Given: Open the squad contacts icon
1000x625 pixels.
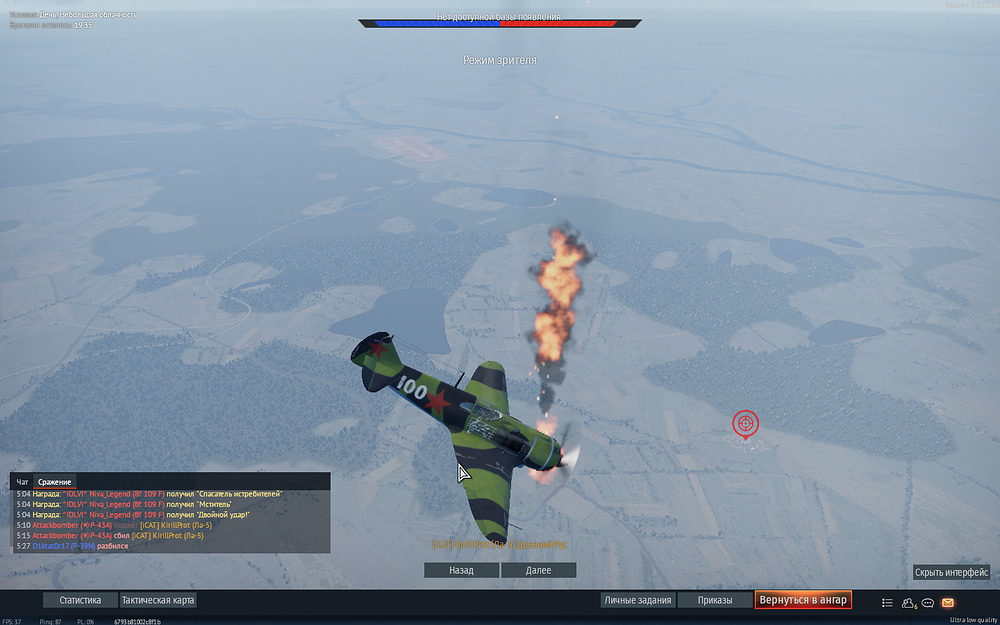Looking at the screenshot, I should tap(909, 603).
